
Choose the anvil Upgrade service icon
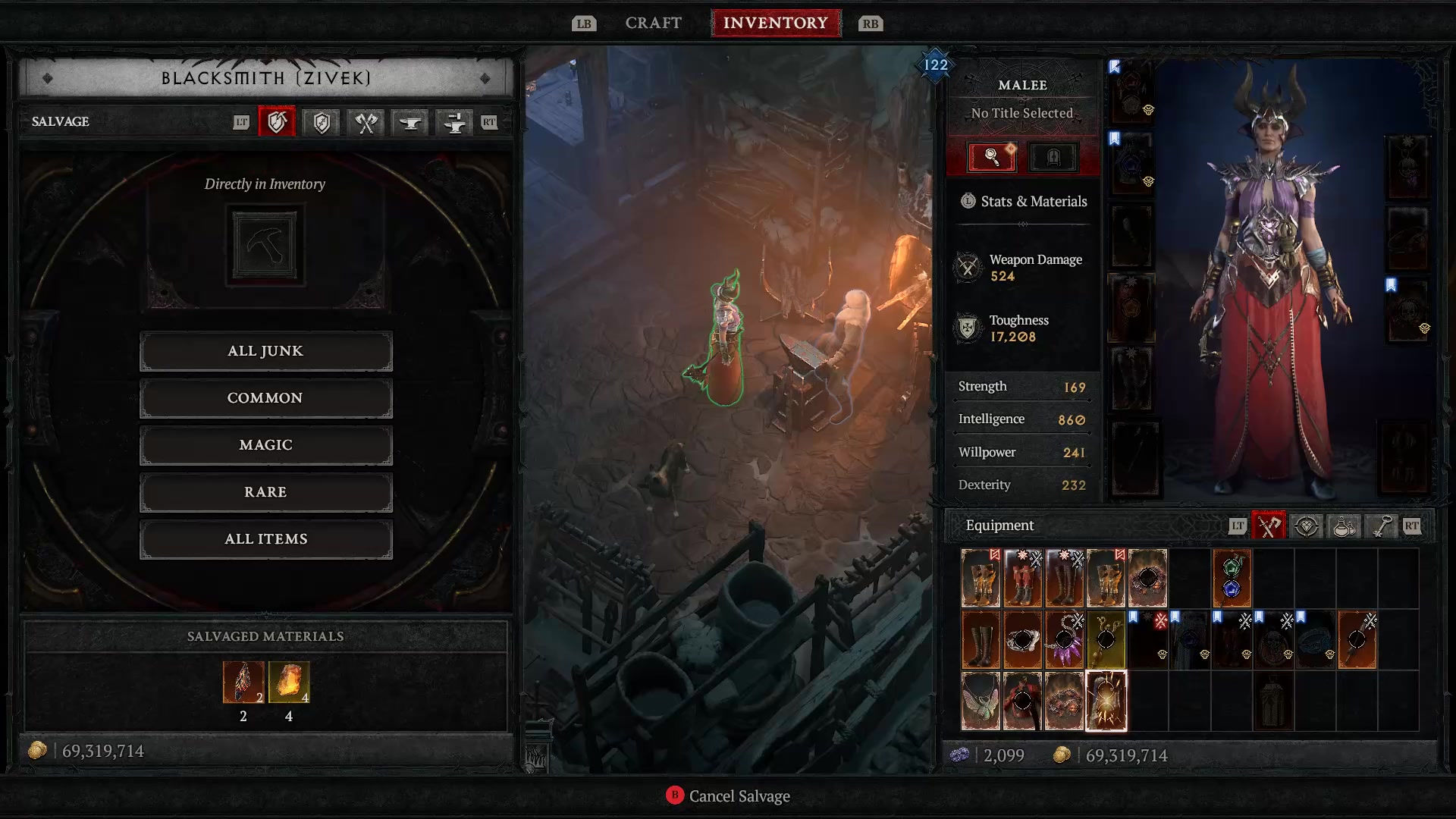coord(409,122)
